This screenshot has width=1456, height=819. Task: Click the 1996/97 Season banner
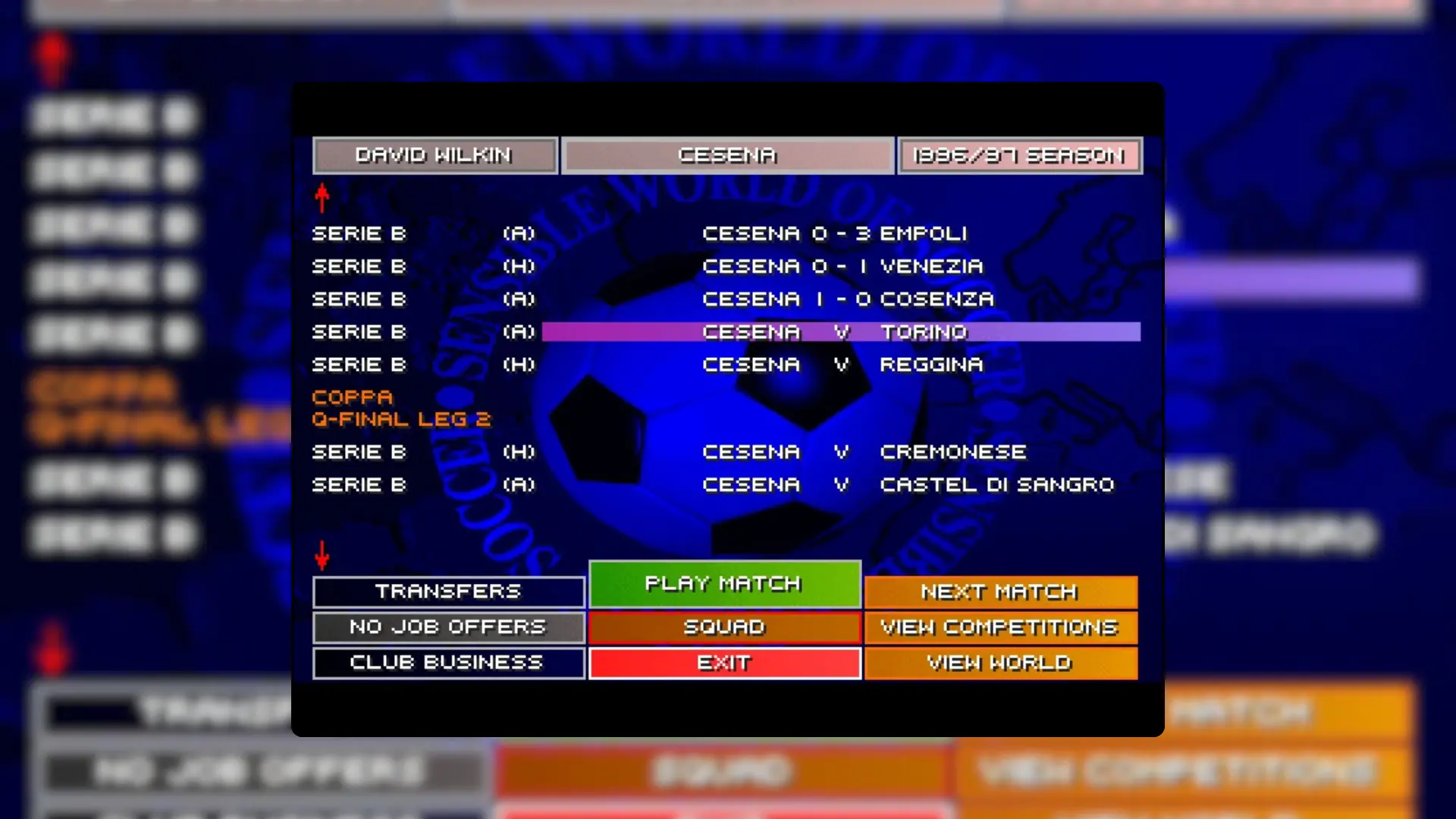(x=1019, y=155)
